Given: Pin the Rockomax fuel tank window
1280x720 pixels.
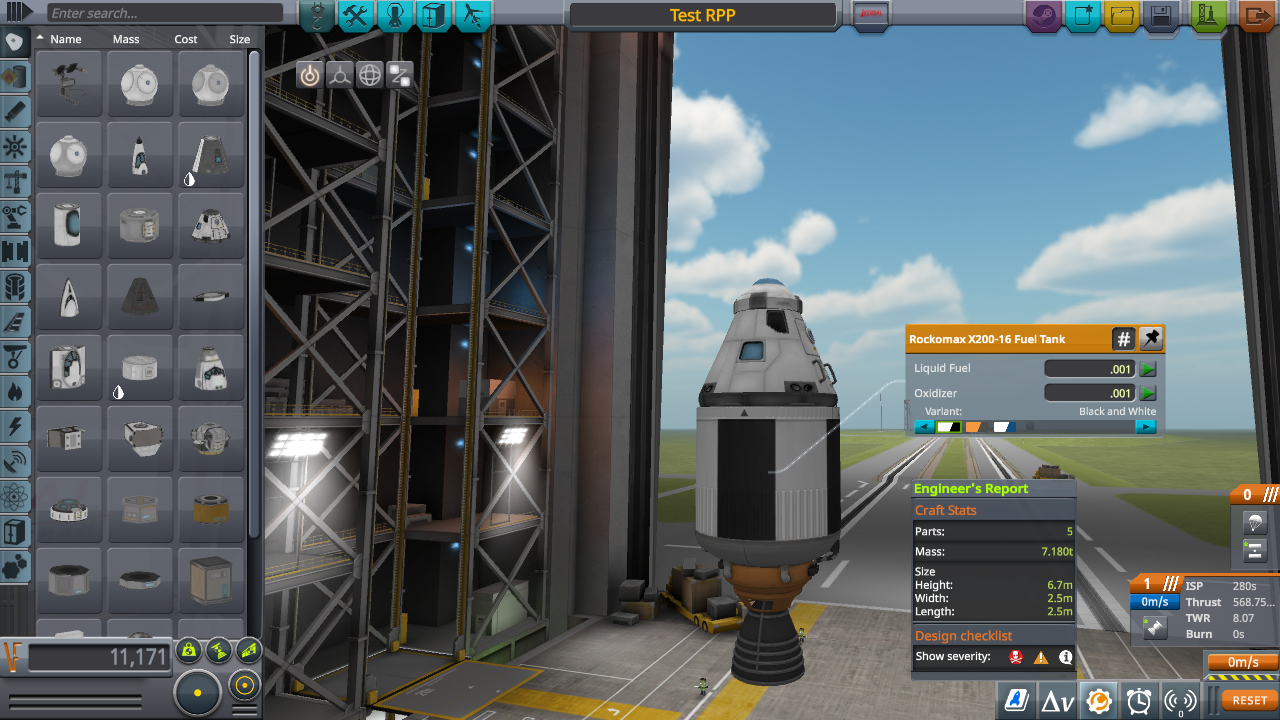Looking at the screenshot, I should click(x=1151, y=339).
